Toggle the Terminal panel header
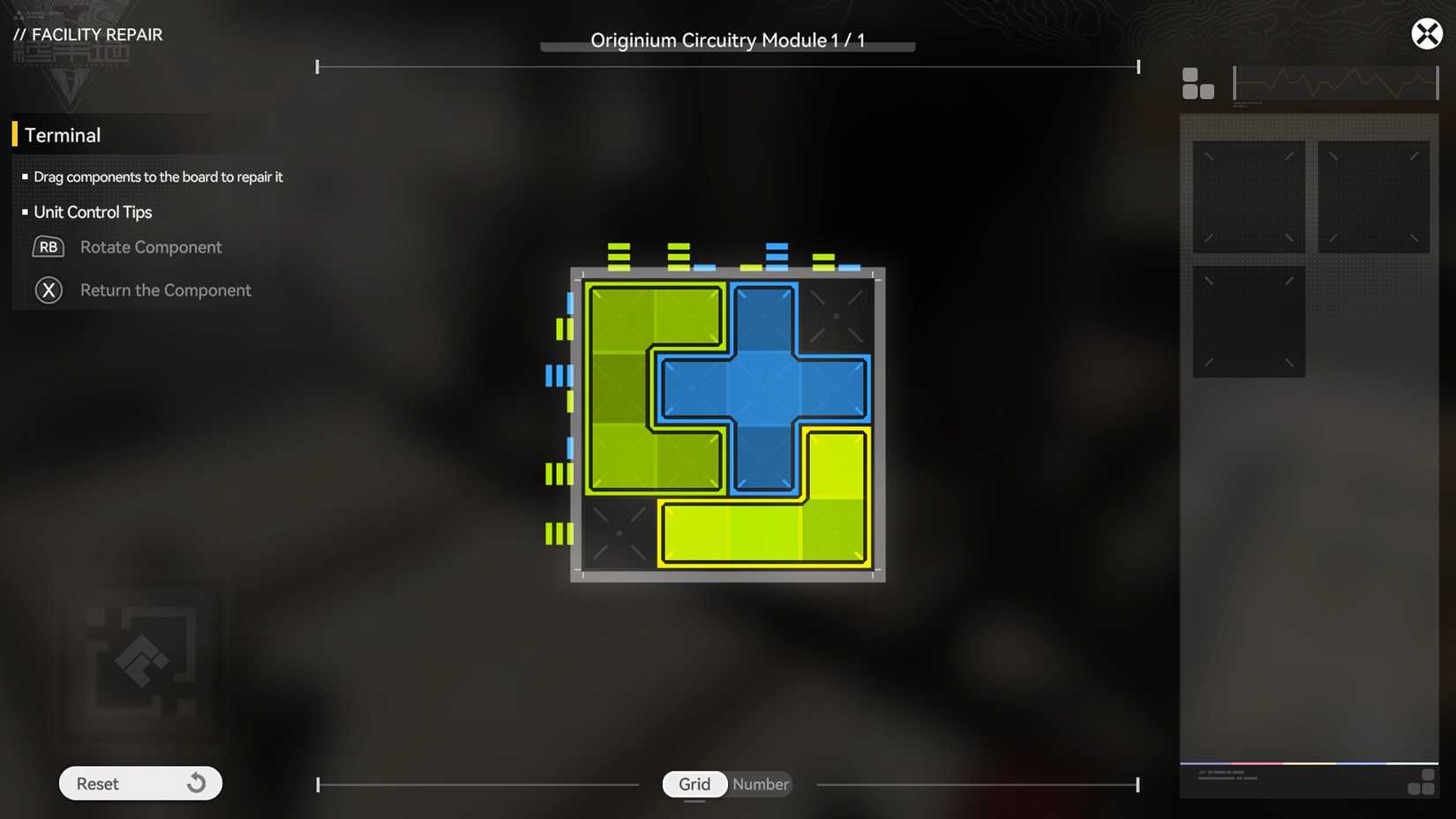1456x819 pixels. coord(63,134)
